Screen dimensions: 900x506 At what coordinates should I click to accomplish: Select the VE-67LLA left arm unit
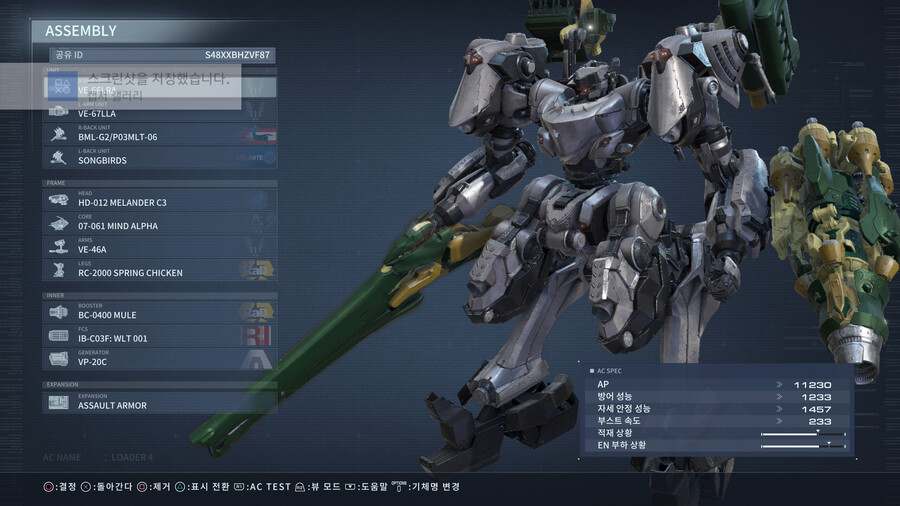160,112
